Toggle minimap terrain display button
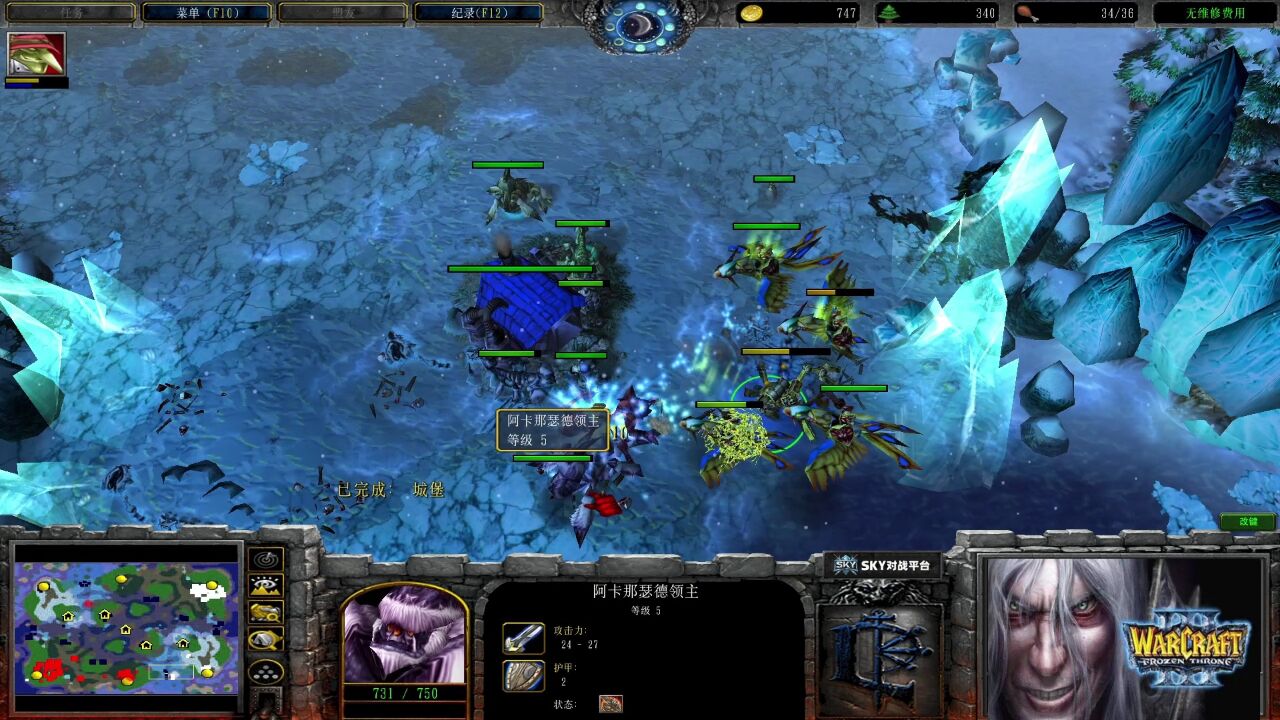The image size is (1280, 720). click(x=266, y=586)
